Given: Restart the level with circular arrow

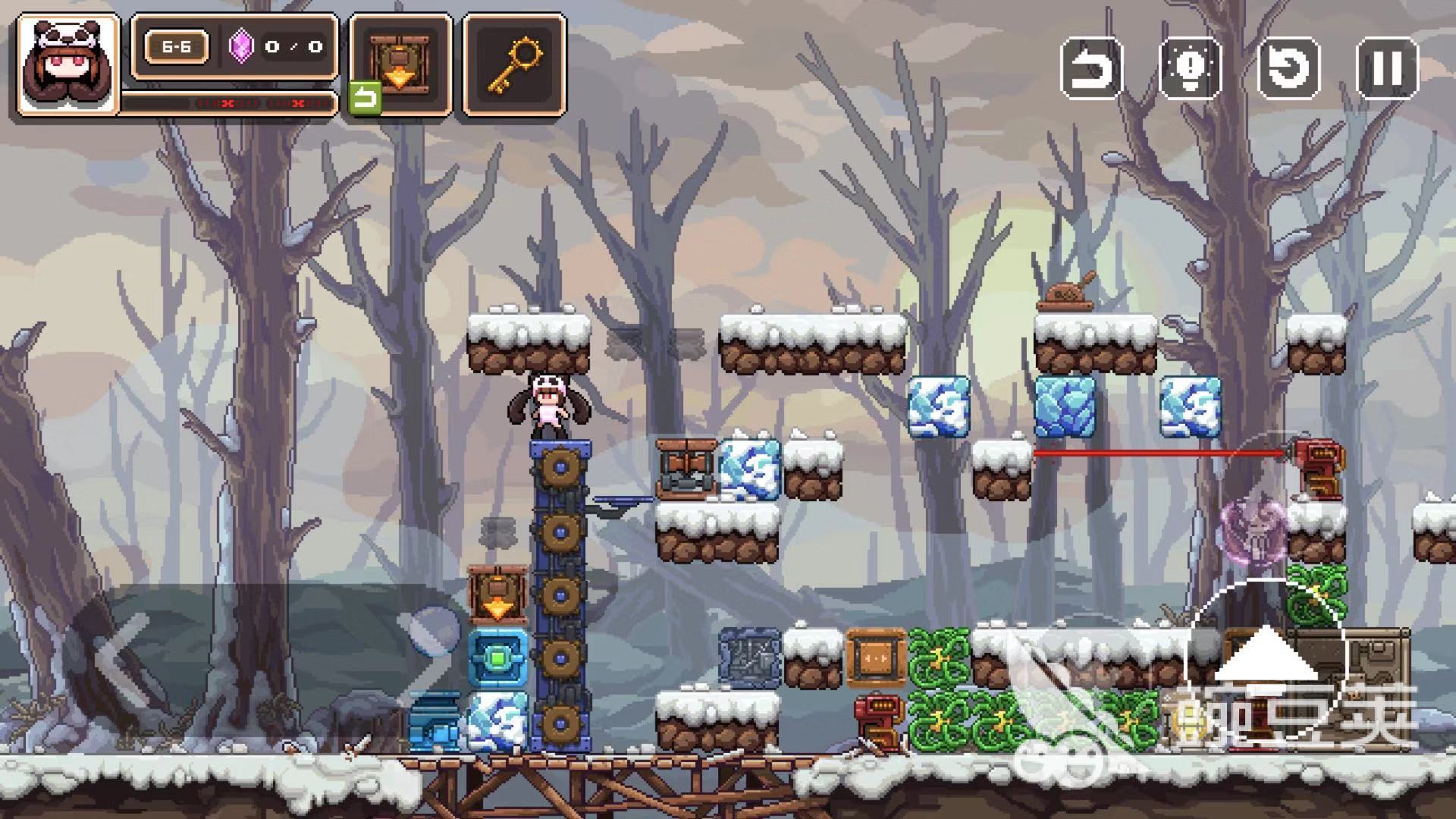Looking at the screenshot, I should coord(1288,68).
